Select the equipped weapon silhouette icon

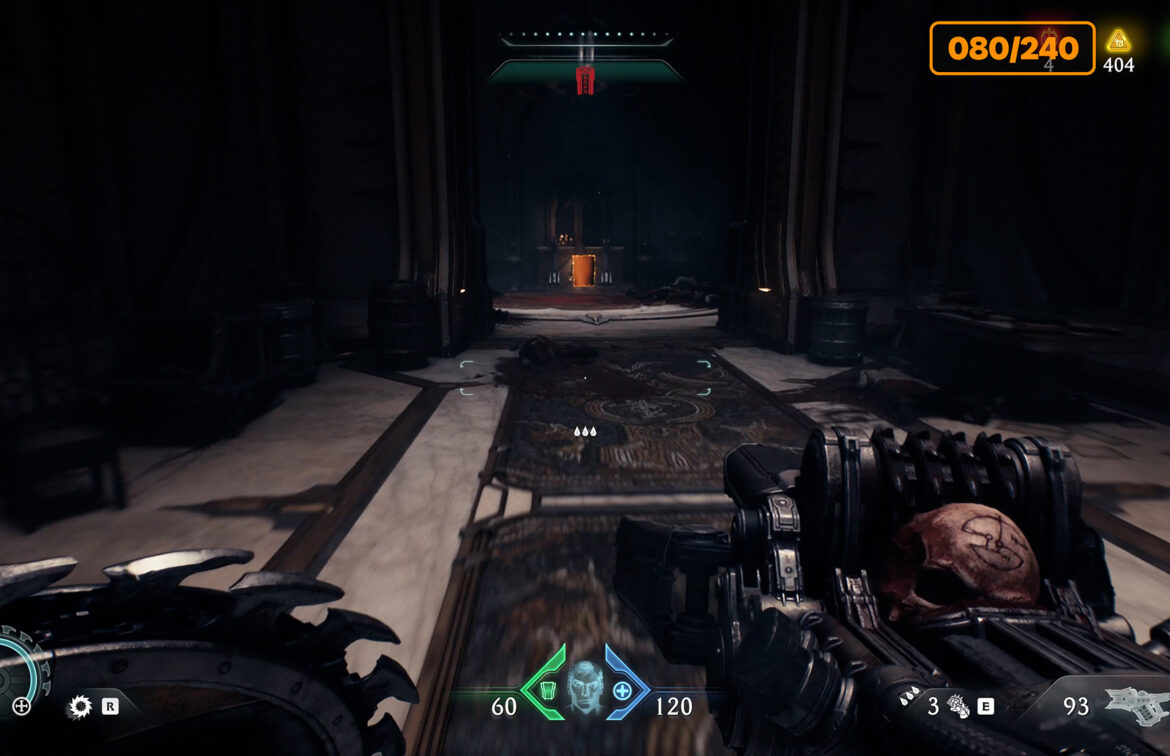[1135, 704]
